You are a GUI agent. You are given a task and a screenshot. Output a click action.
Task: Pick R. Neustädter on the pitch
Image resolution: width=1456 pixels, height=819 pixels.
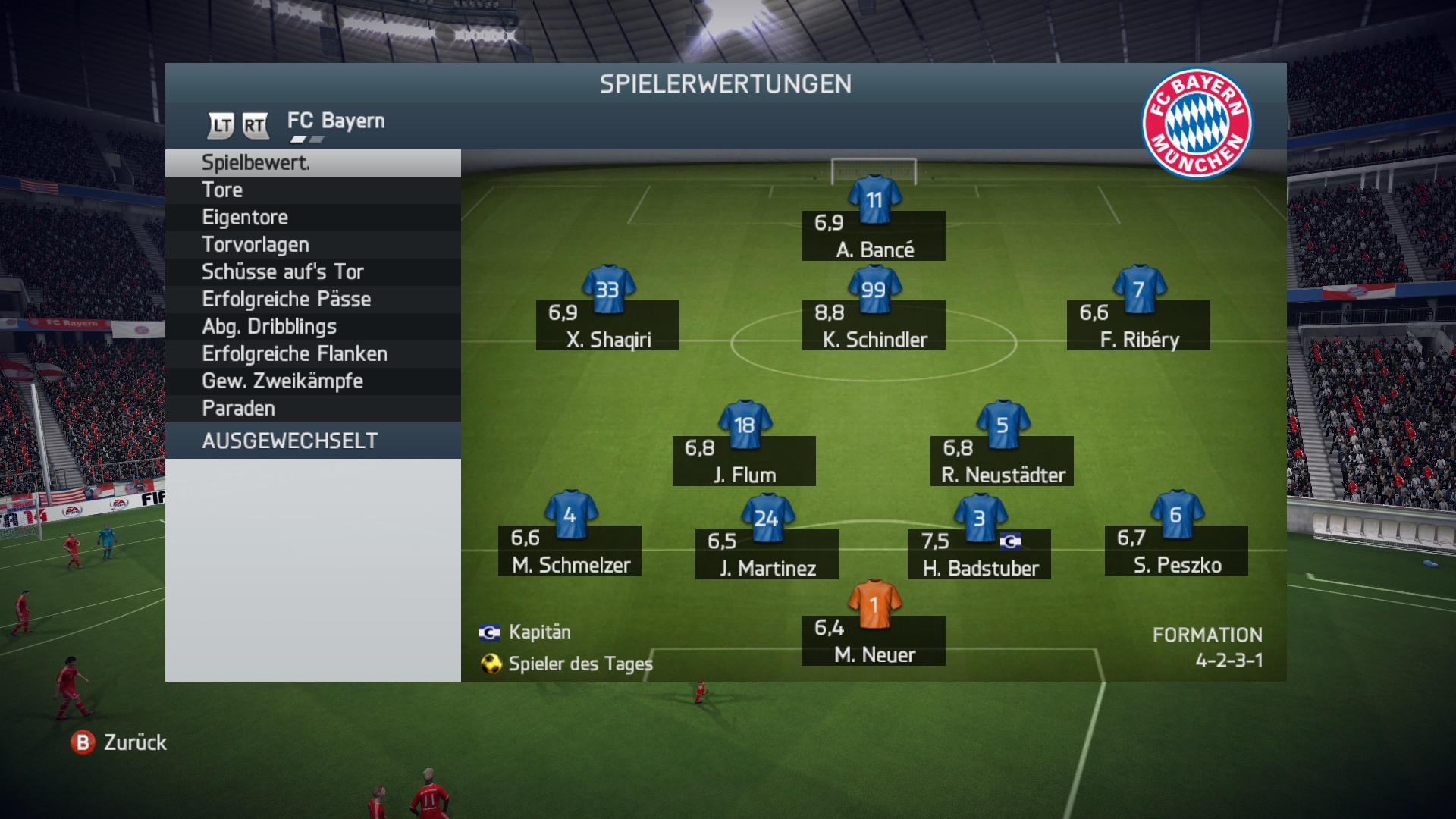(1002, 460)
